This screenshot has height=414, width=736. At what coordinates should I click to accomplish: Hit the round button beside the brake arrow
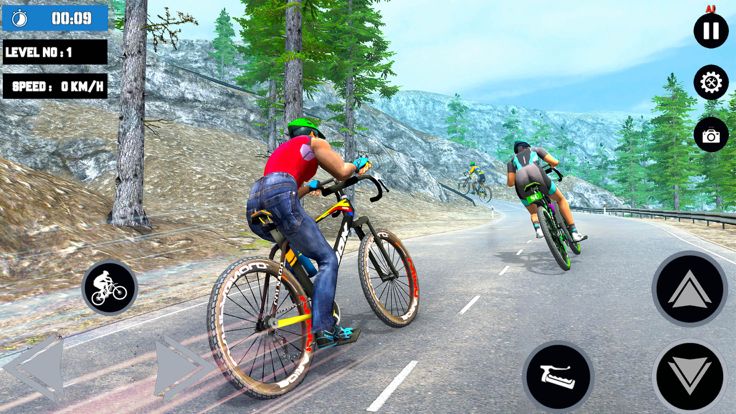(558, 377)
